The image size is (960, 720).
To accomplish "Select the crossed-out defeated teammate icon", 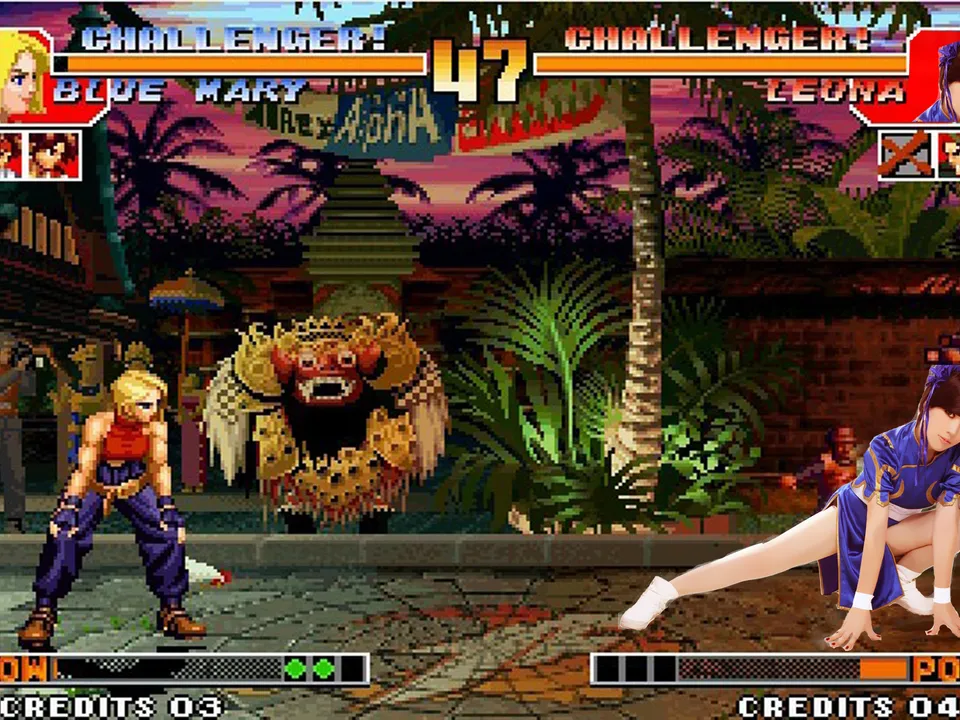I will 905,155.
